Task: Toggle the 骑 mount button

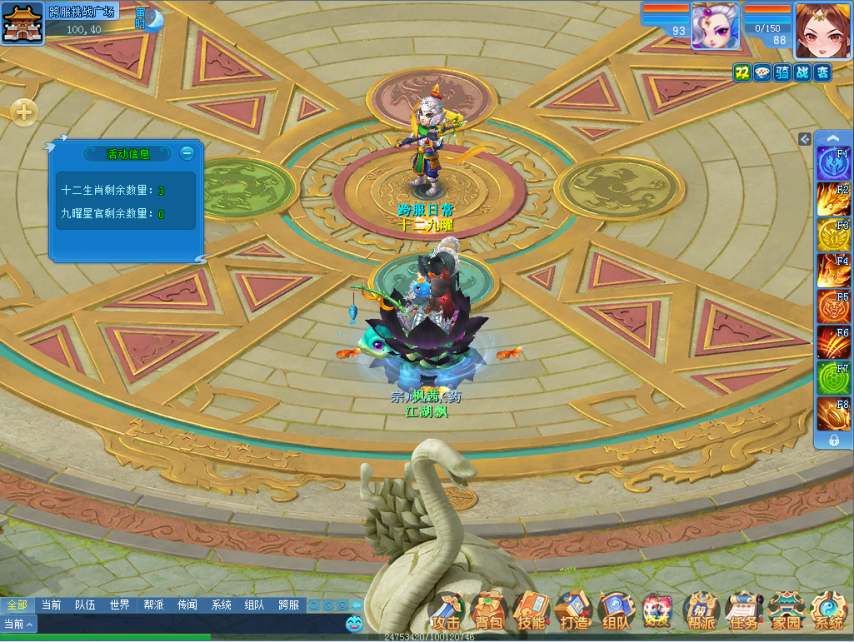Action: pyautogui.click(x=782, y=72)
